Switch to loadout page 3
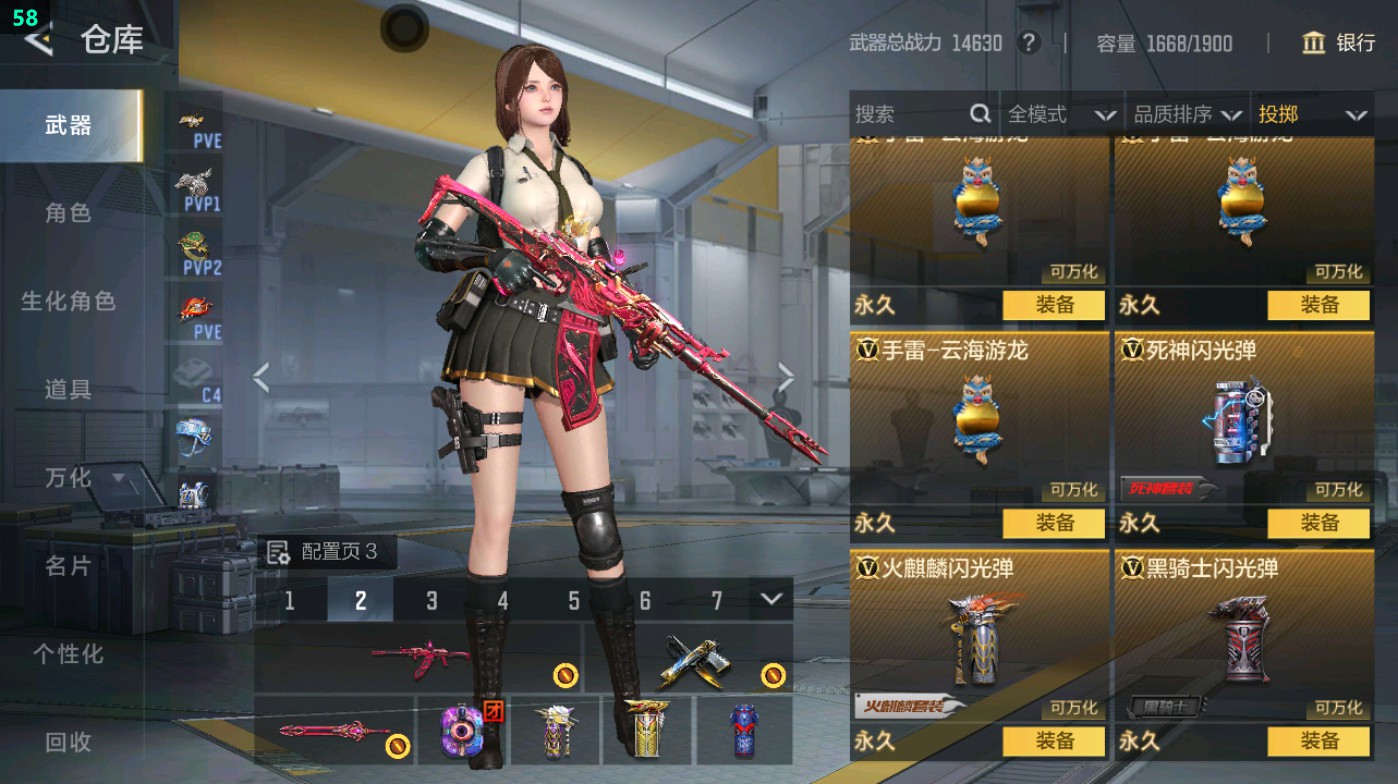This screenshot has height=784, width=1398. pos(431,600)
